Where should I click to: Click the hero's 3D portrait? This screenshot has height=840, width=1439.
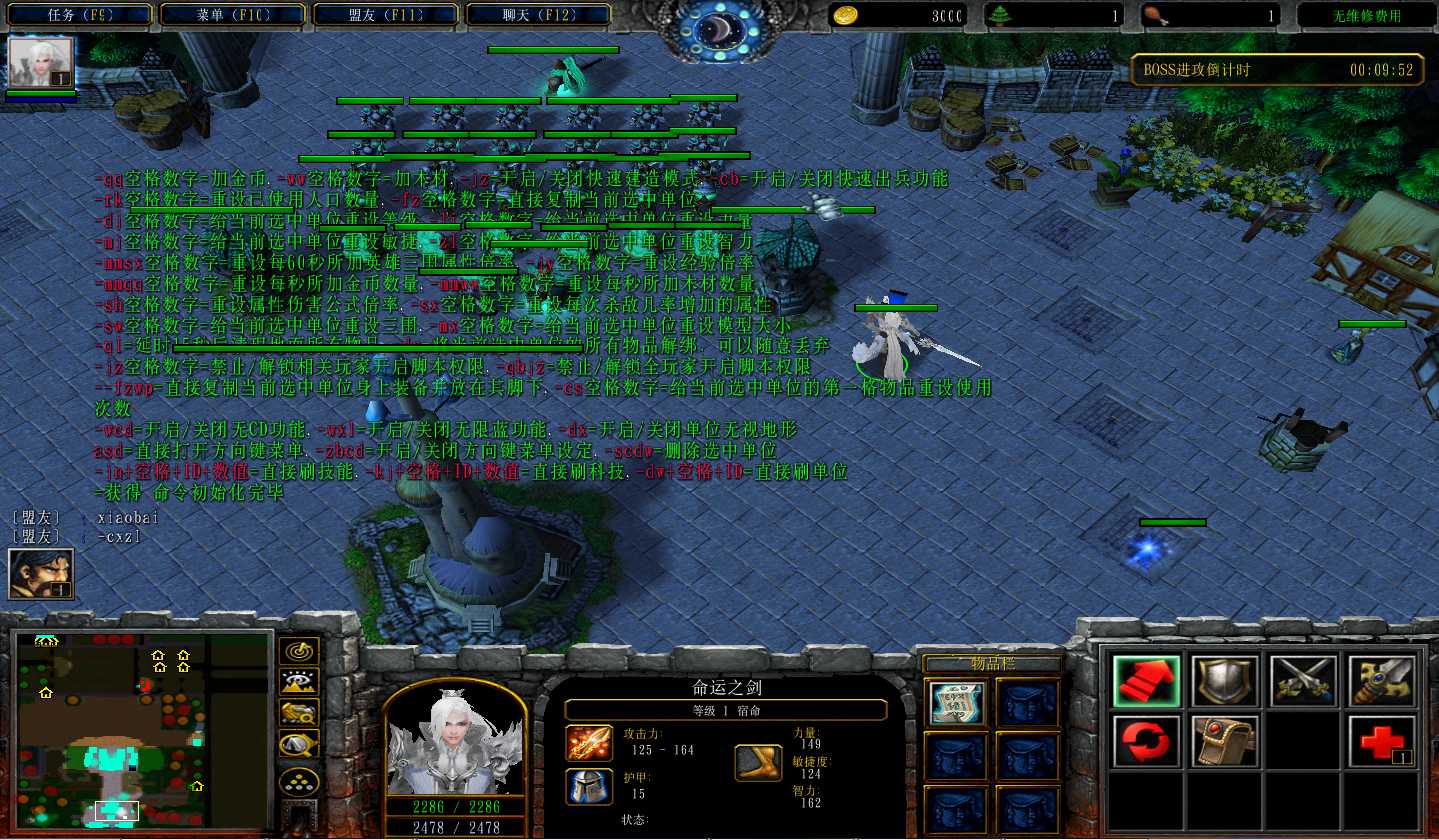pos(455,738)
